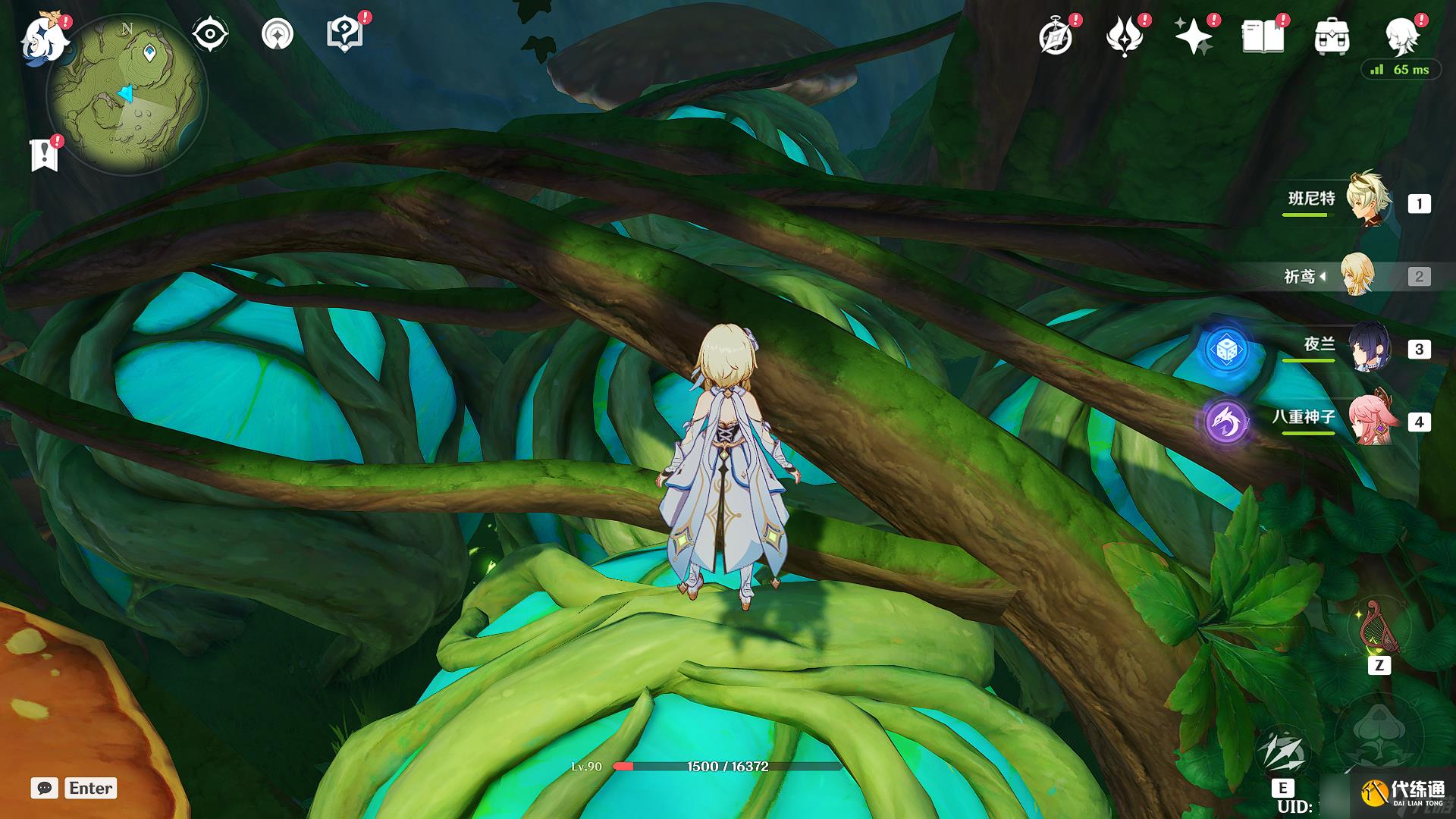This screenshot has height=819, width=1456.
Task: Open the tutorial tips question icon
Action: [x=344, y=34]
